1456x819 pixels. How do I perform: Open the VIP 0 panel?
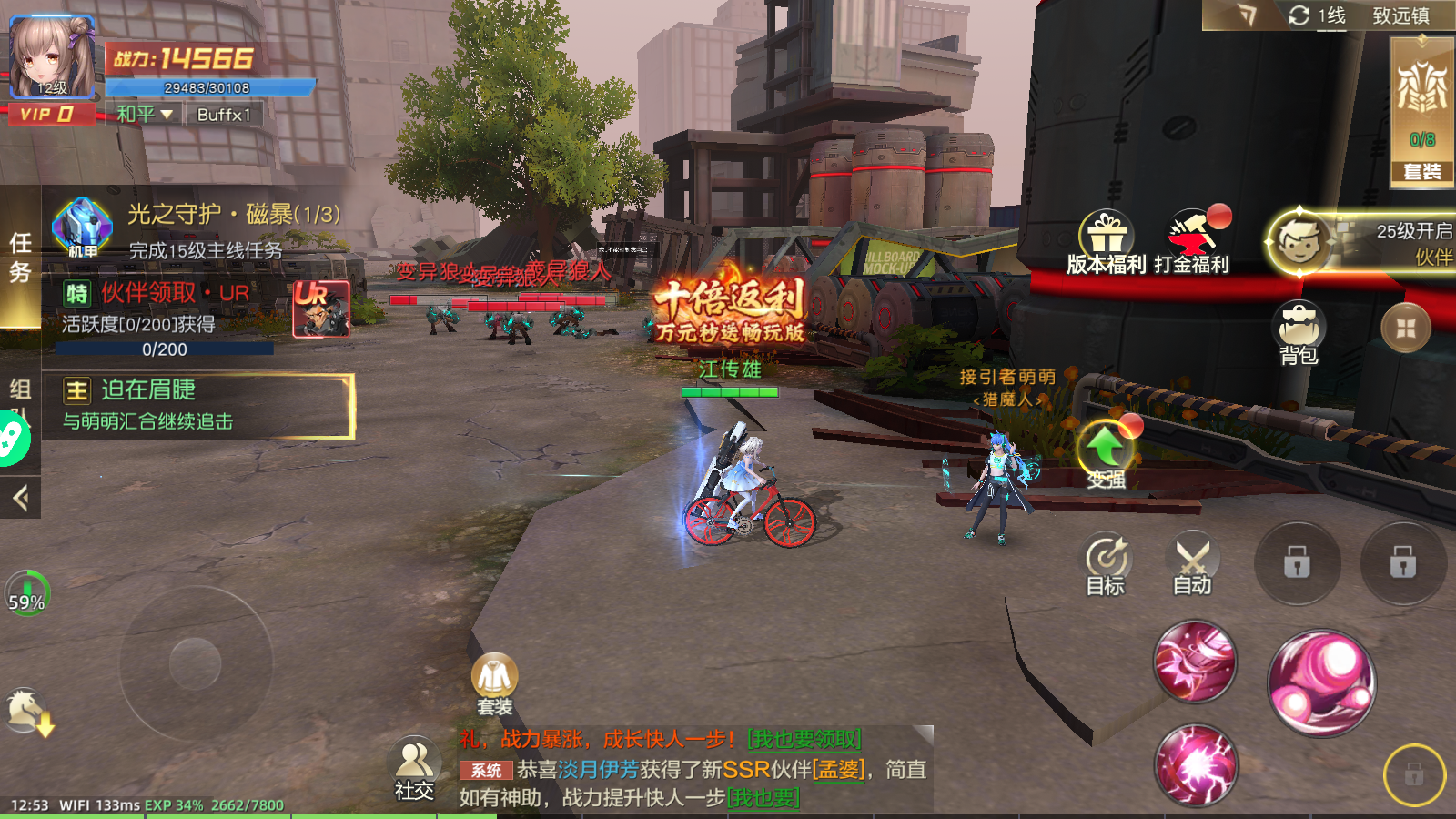tap(51, 115)
